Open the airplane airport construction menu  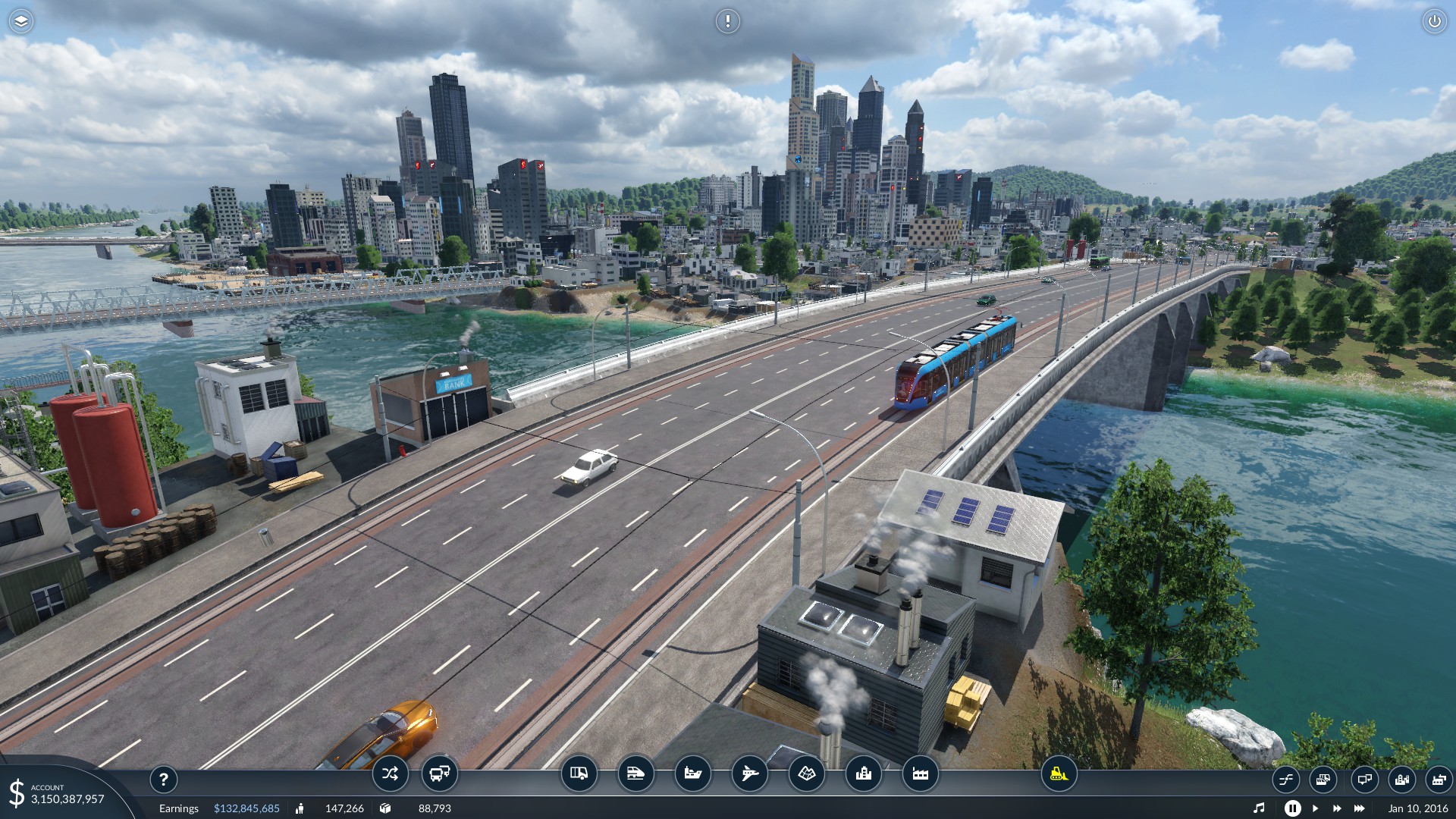coord(749,773)
